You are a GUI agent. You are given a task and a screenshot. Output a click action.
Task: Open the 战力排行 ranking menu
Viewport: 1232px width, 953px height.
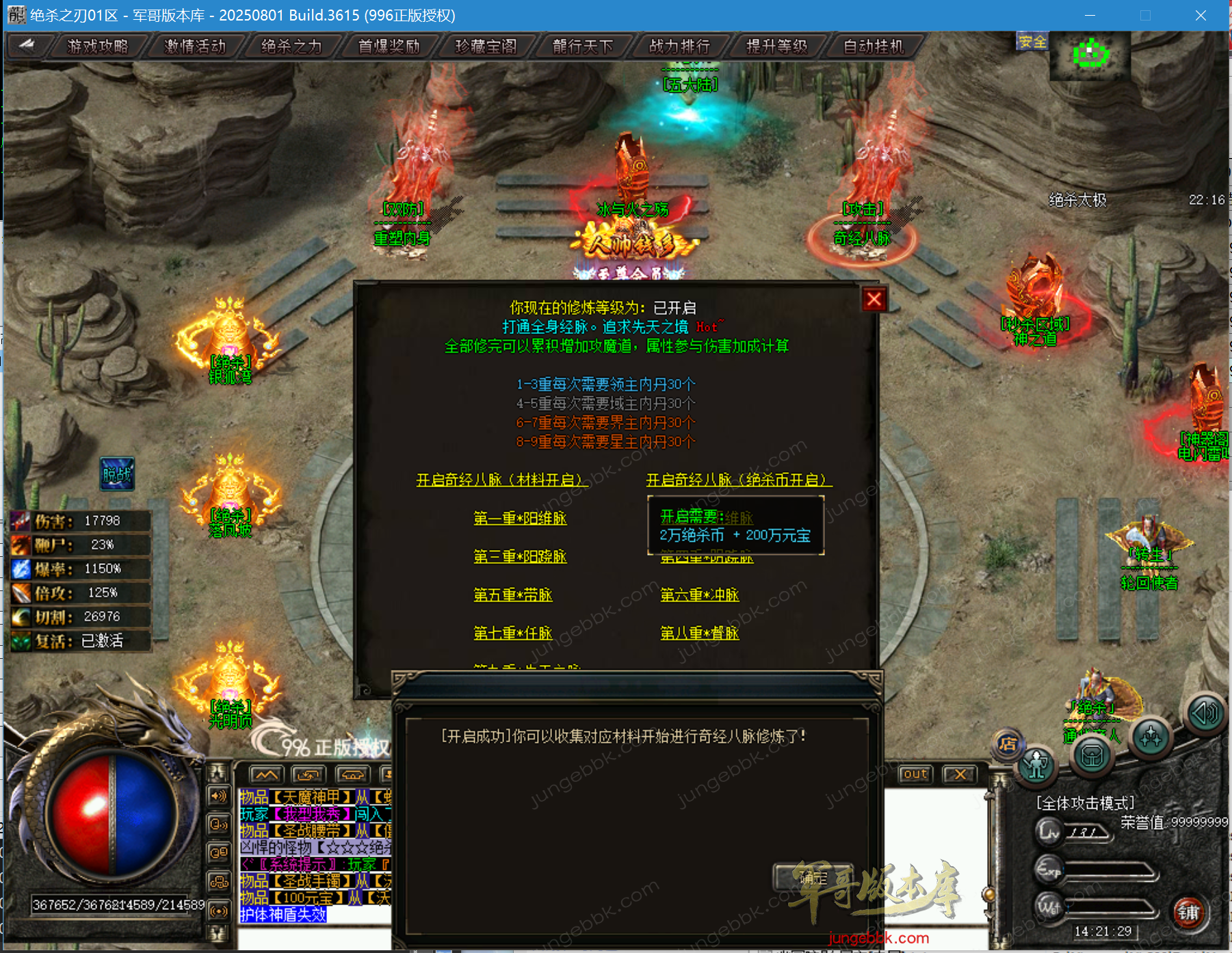(679, 46)
